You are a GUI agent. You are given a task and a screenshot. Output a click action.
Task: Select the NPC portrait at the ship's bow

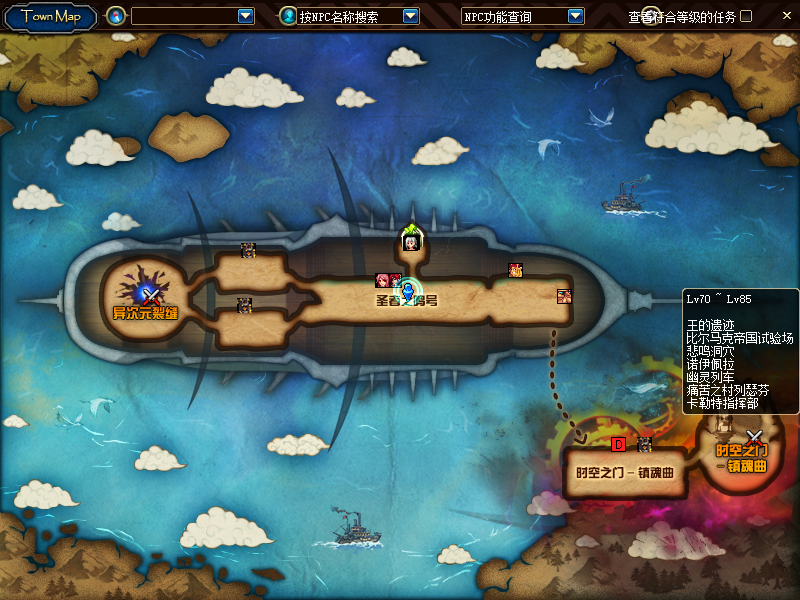[x=565, y=296]
